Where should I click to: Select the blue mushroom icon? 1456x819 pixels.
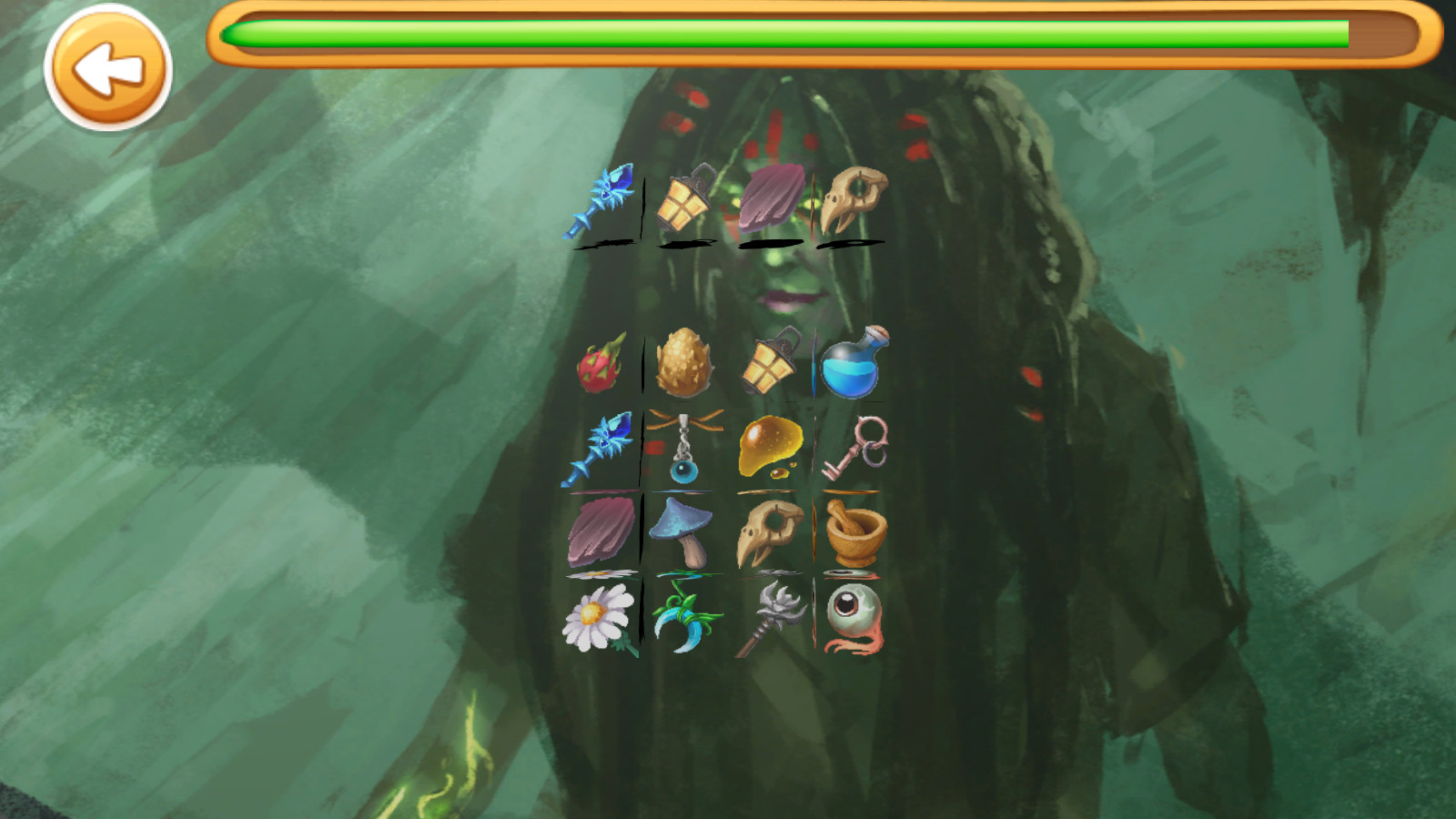coord(685,532)
